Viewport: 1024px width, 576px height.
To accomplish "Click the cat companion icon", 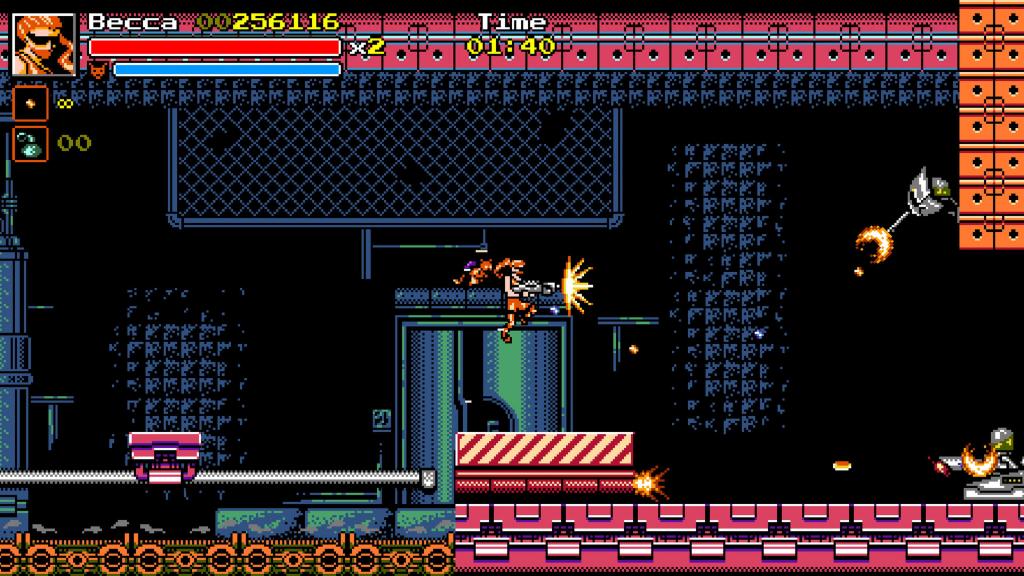I will 99,70.
